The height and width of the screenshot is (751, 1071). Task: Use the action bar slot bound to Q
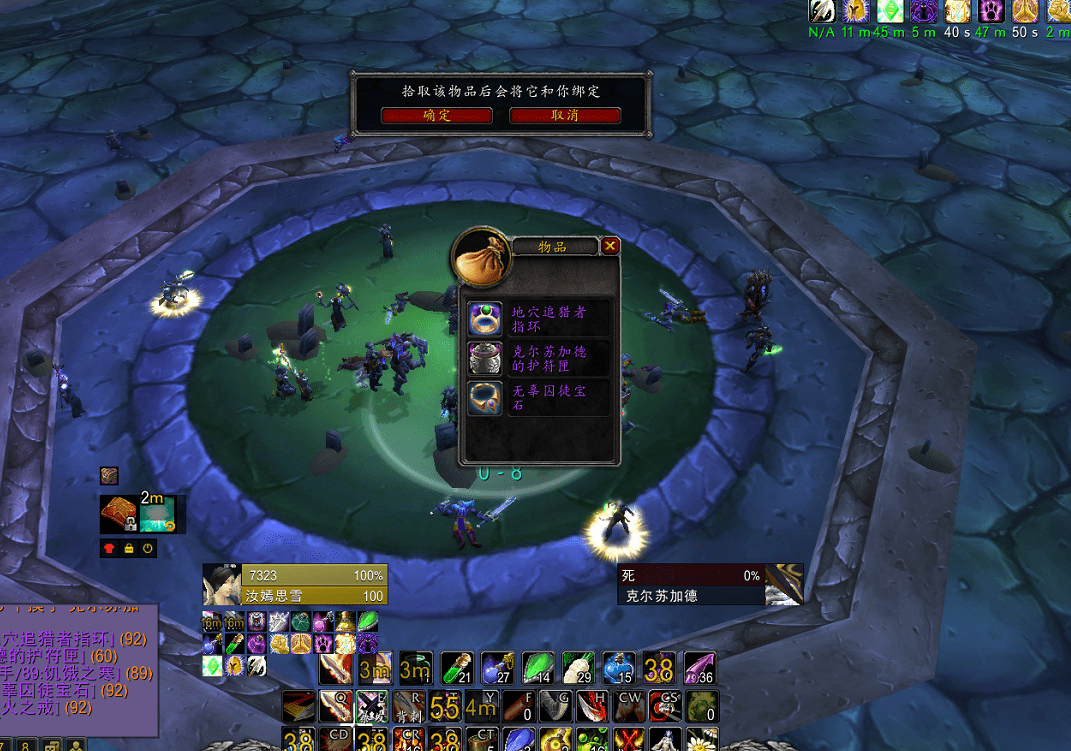pyautogui.click(x=335, y=706)
